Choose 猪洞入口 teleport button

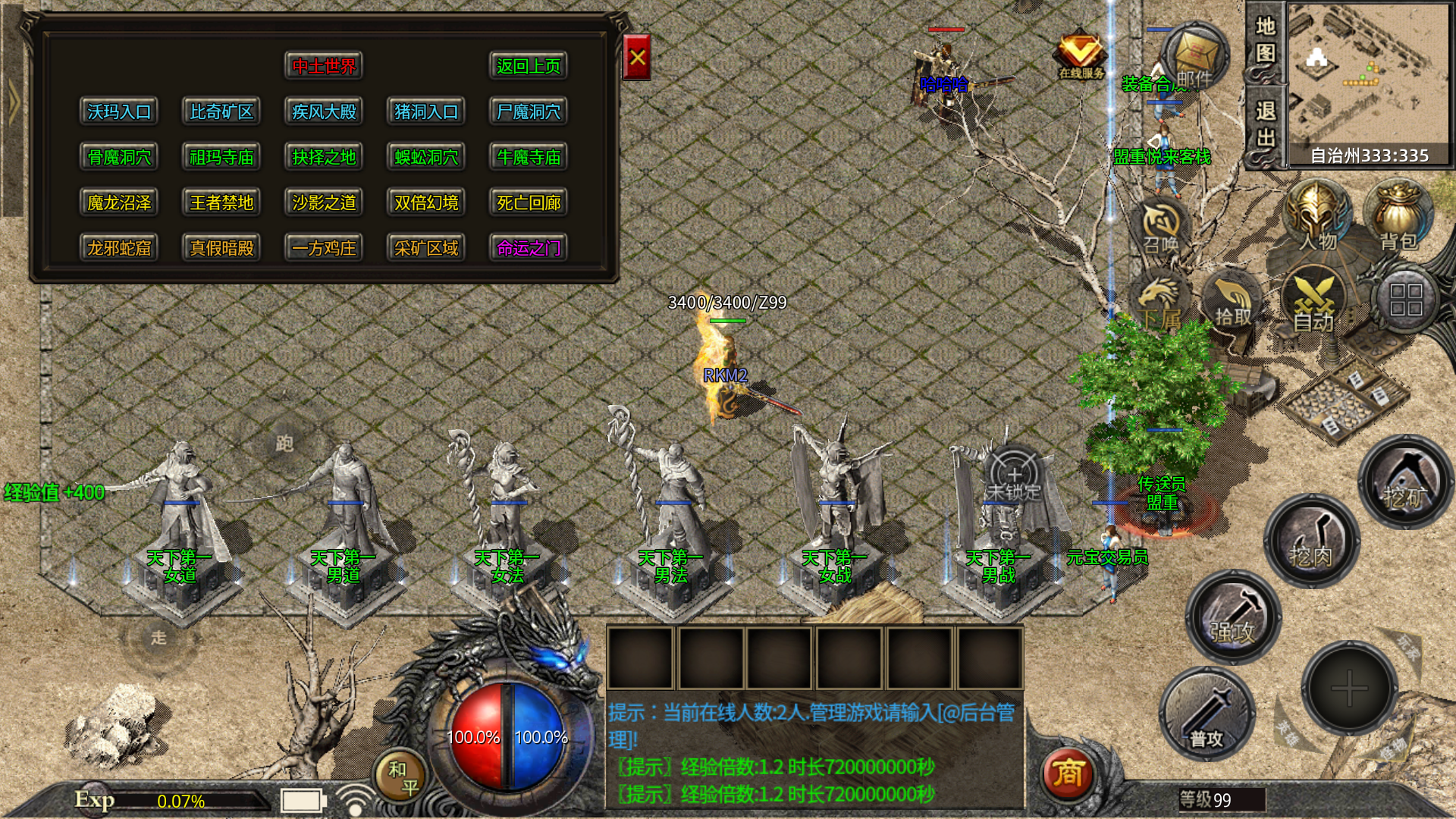click(x=426, y=112)
